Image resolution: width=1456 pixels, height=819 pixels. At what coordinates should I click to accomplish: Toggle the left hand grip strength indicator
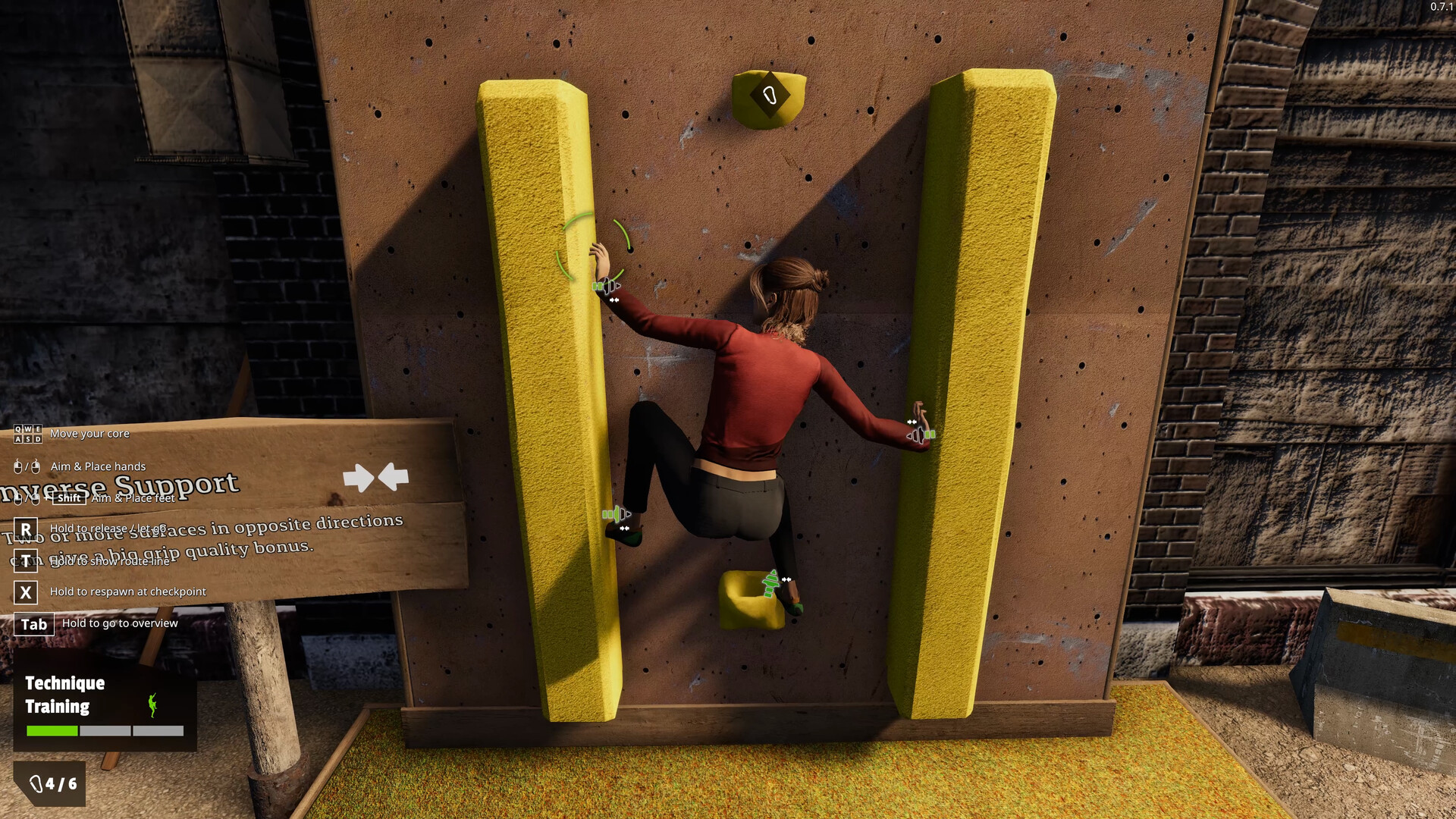click(x=604, y=284)
